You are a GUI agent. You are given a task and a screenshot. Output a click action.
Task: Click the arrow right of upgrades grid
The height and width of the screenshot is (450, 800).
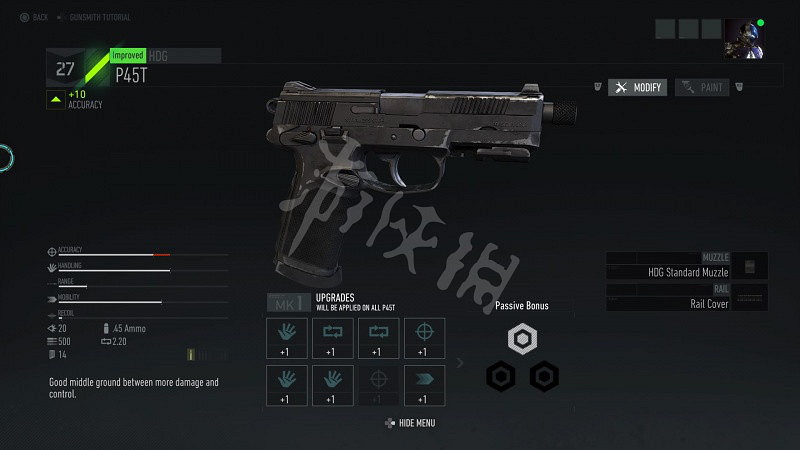(460, 362)
